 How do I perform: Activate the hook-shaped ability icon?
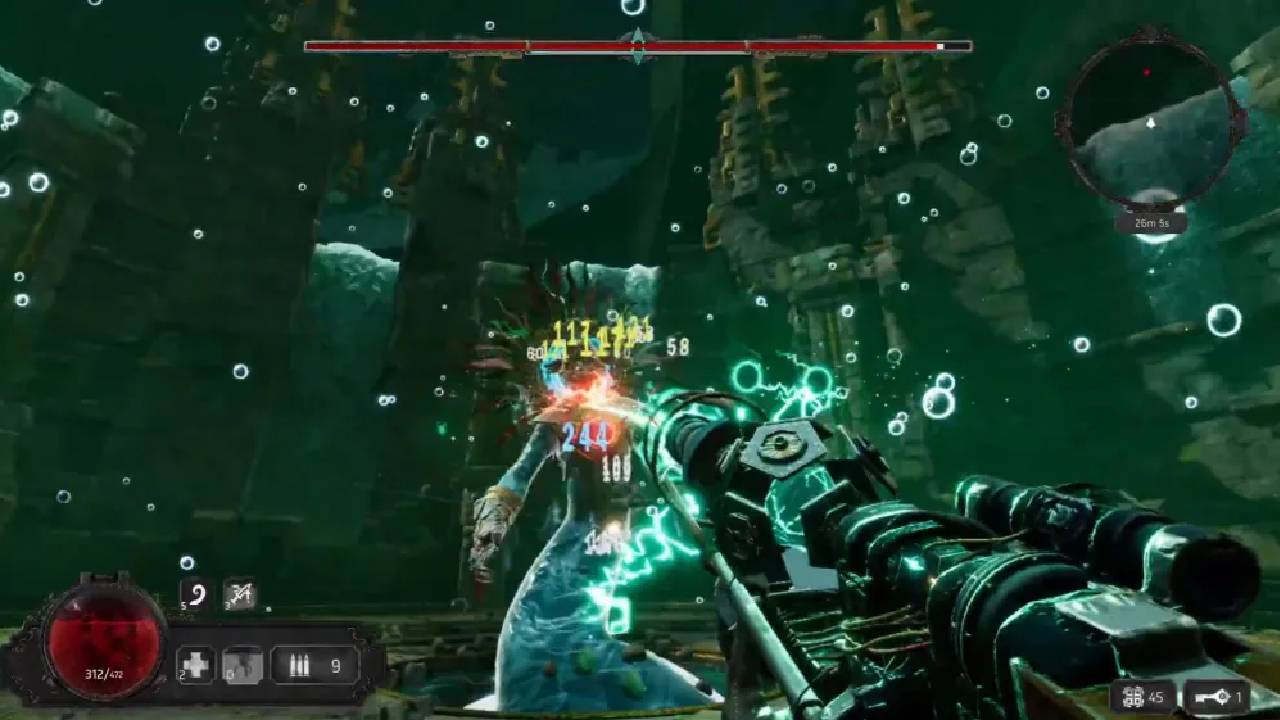click(196, 594)
